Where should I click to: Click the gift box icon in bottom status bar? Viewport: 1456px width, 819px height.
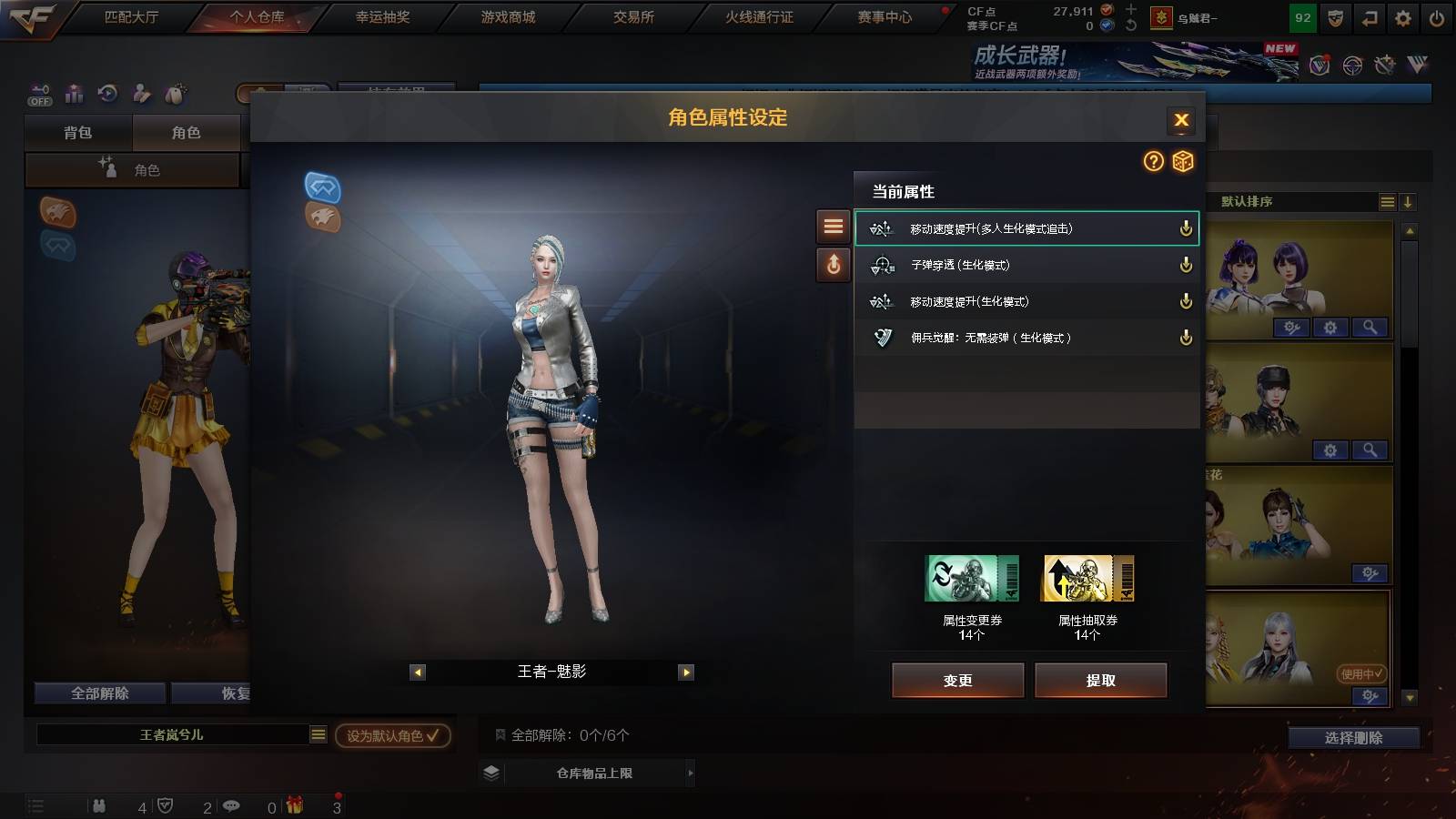293,804
